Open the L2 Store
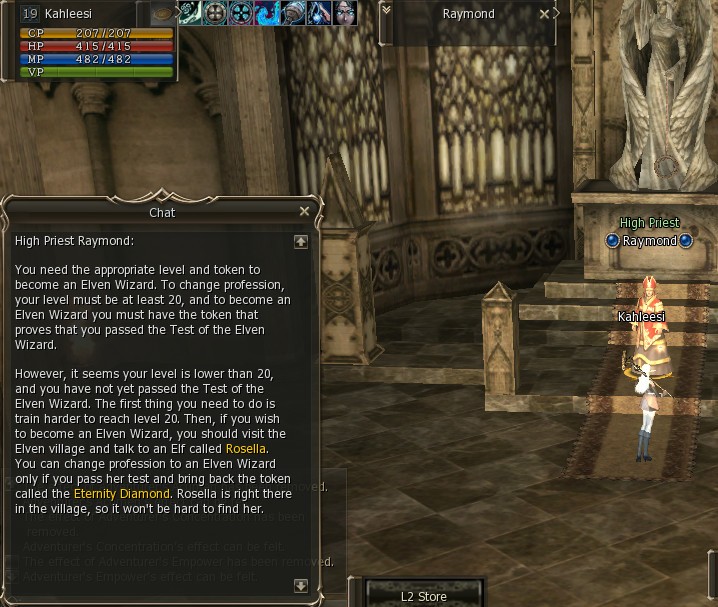718x607 pixels. (424, 596)
